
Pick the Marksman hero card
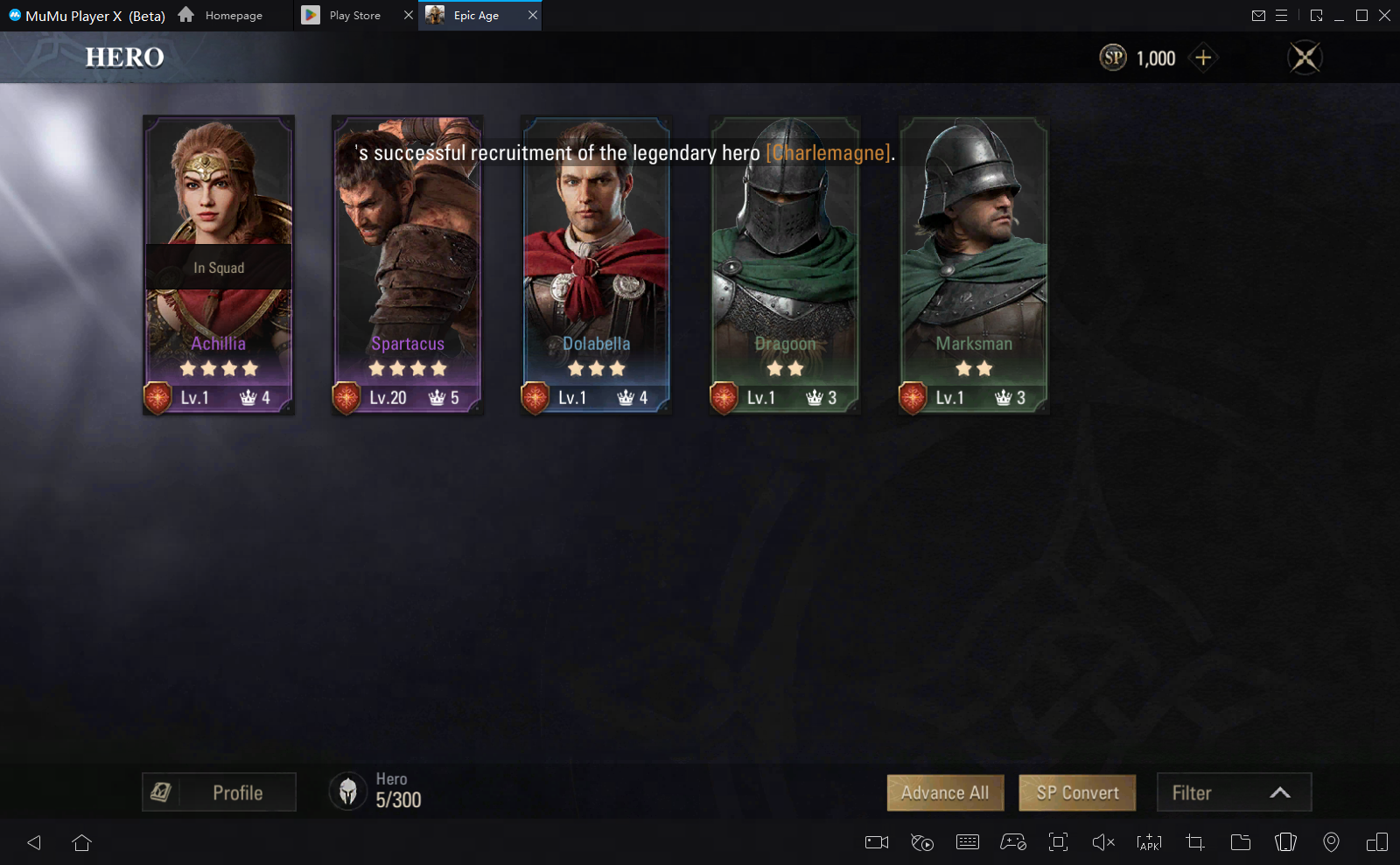click(974, 264)
